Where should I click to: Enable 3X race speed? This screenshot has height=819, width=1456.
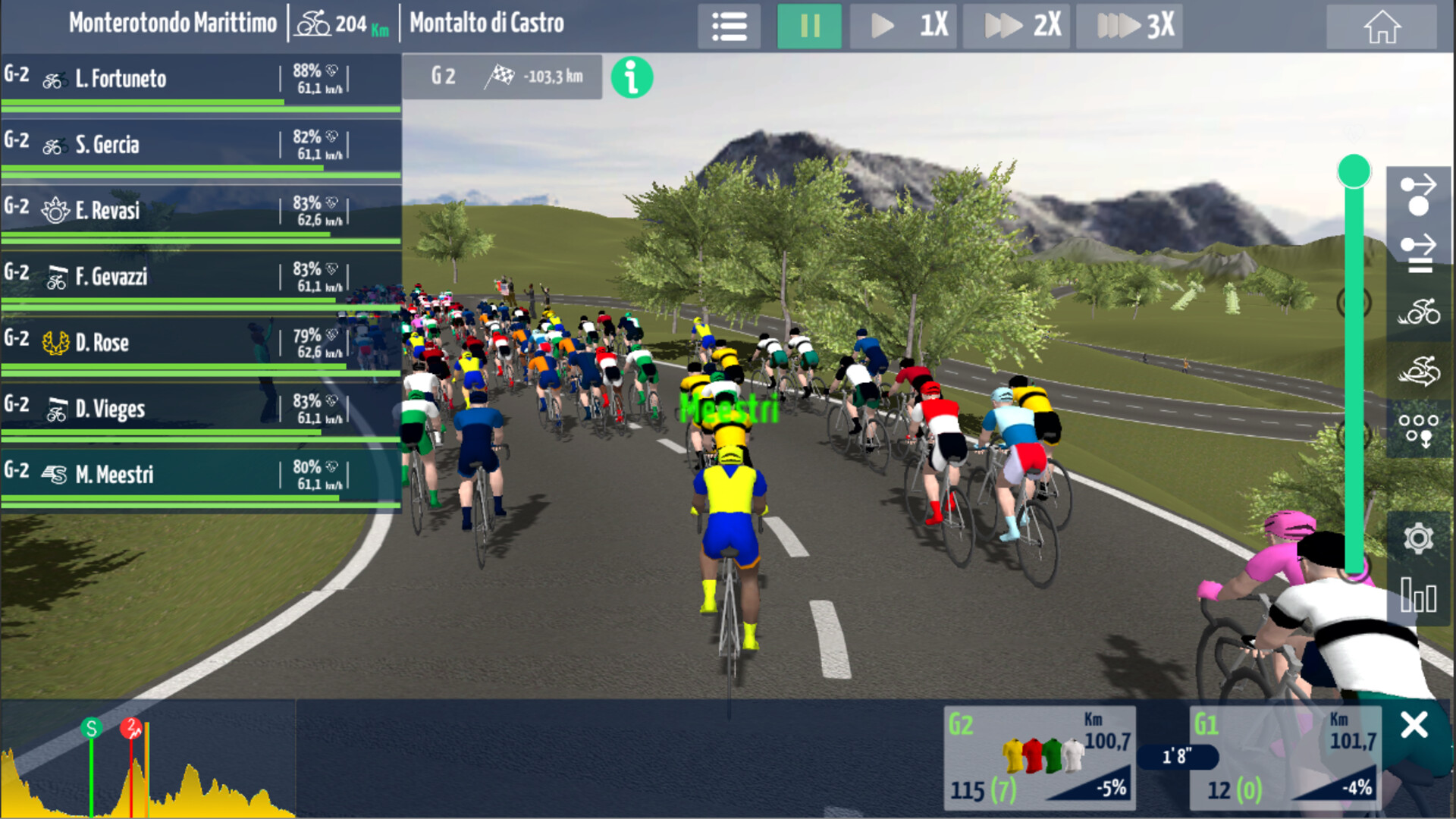(1130, 25)
